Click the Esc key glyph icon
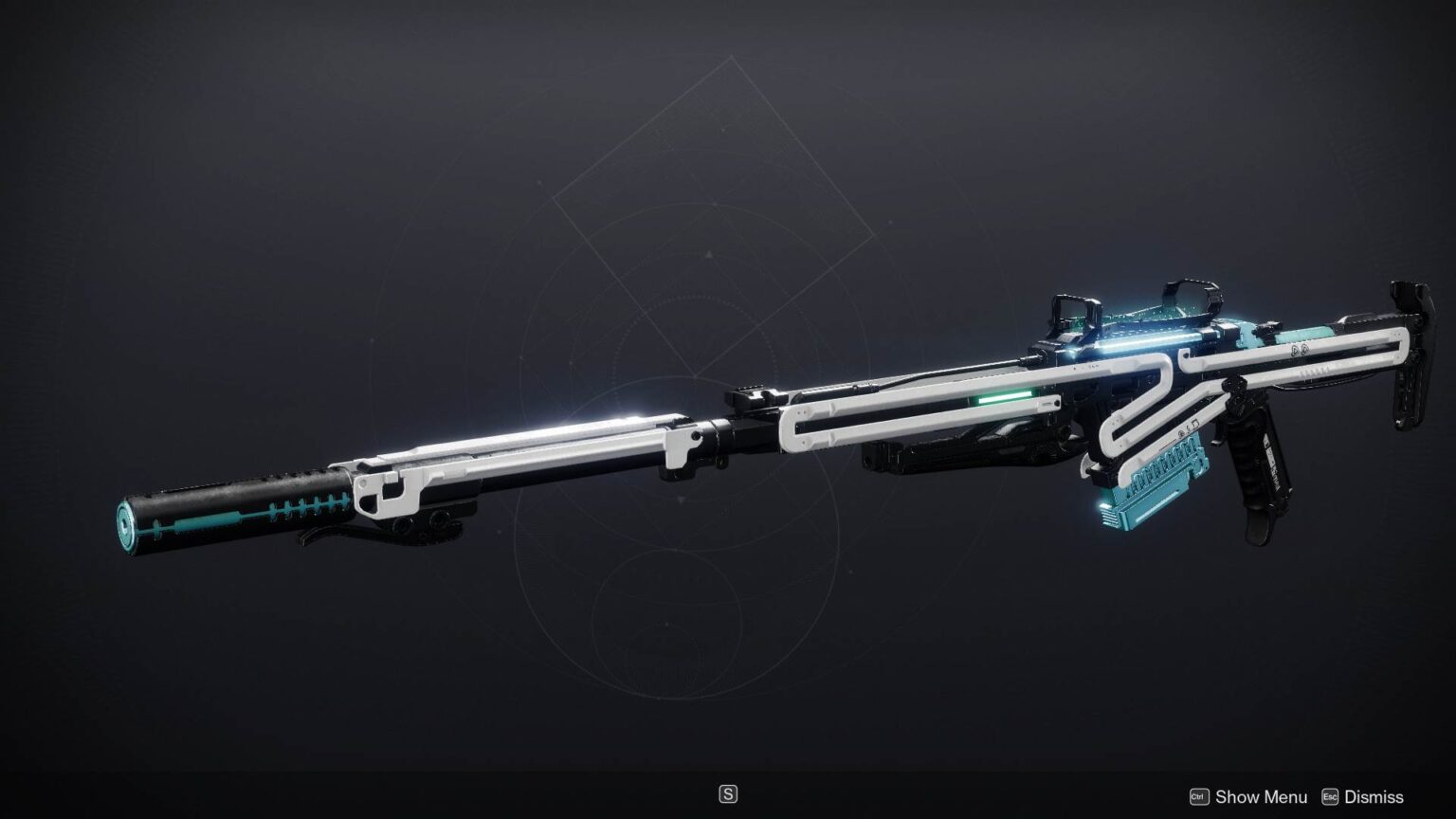The height and width of the screenshot is (819, 1456). pyautogui.click(x=1329, y=797)
